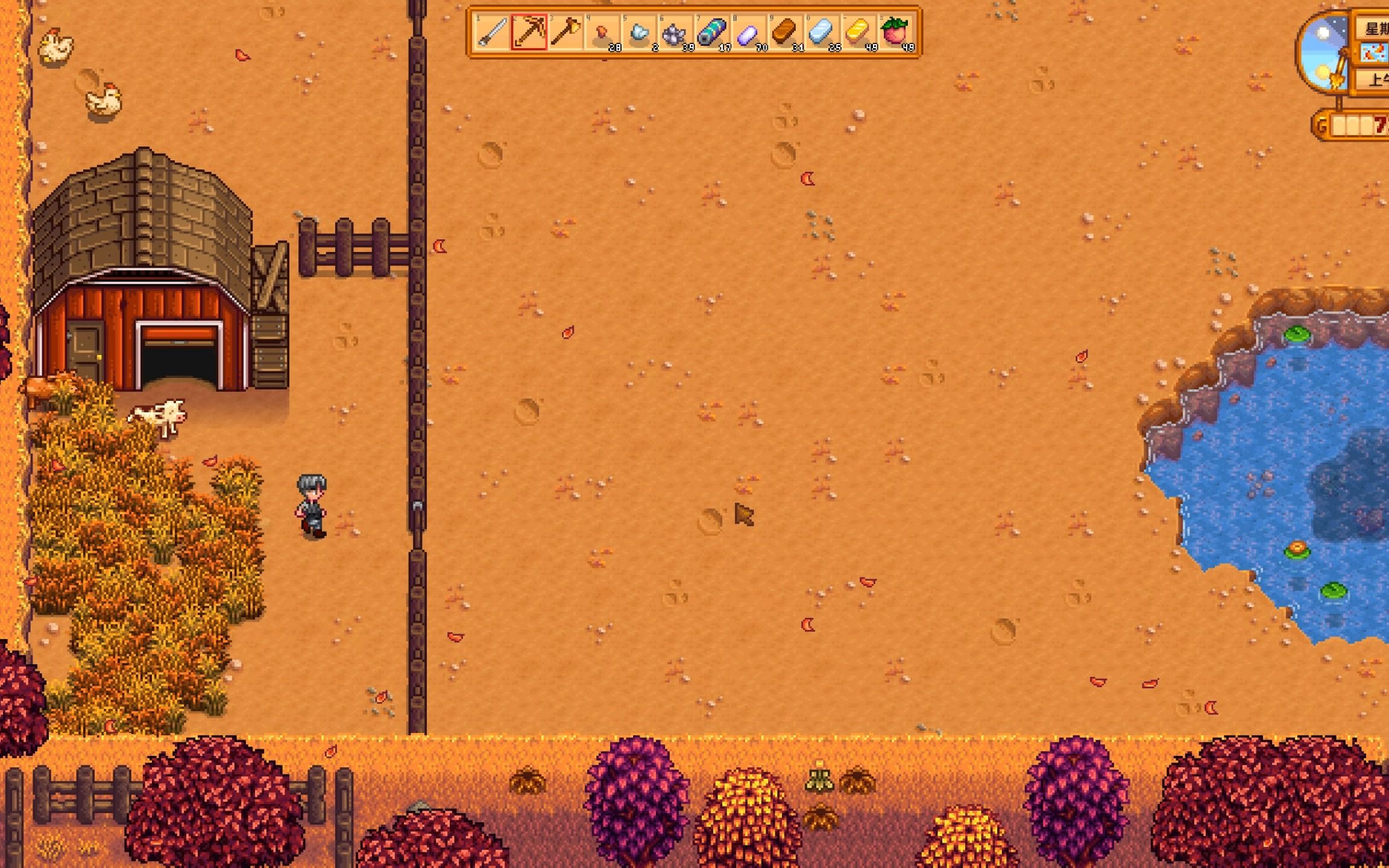Pick the copper bar stack of 31
The image size is (1389, 868).
pyautogui.click(x=785, y=32)
